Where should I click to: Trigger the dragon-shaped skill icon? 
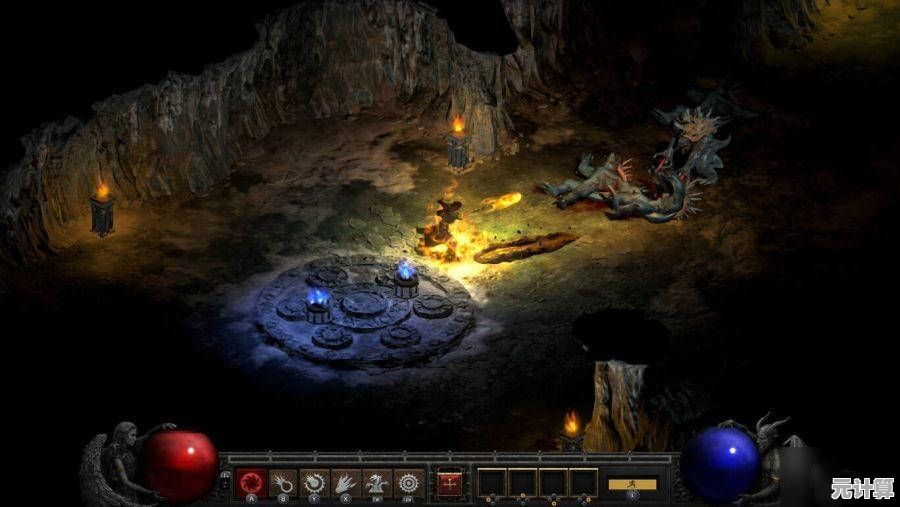[377, 483]
